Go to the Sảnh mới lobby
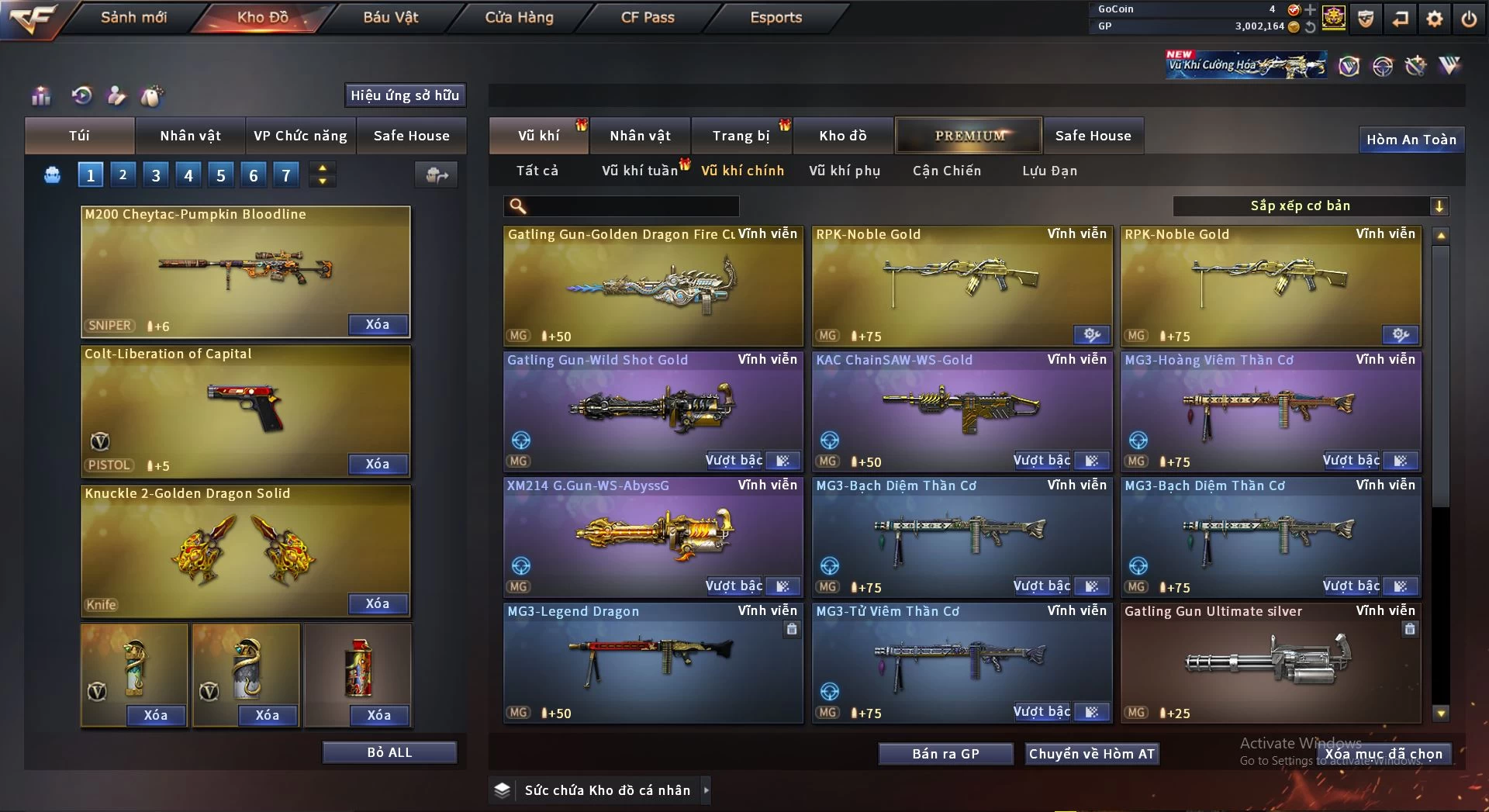The image size is (1489, 812). [133, 17]
